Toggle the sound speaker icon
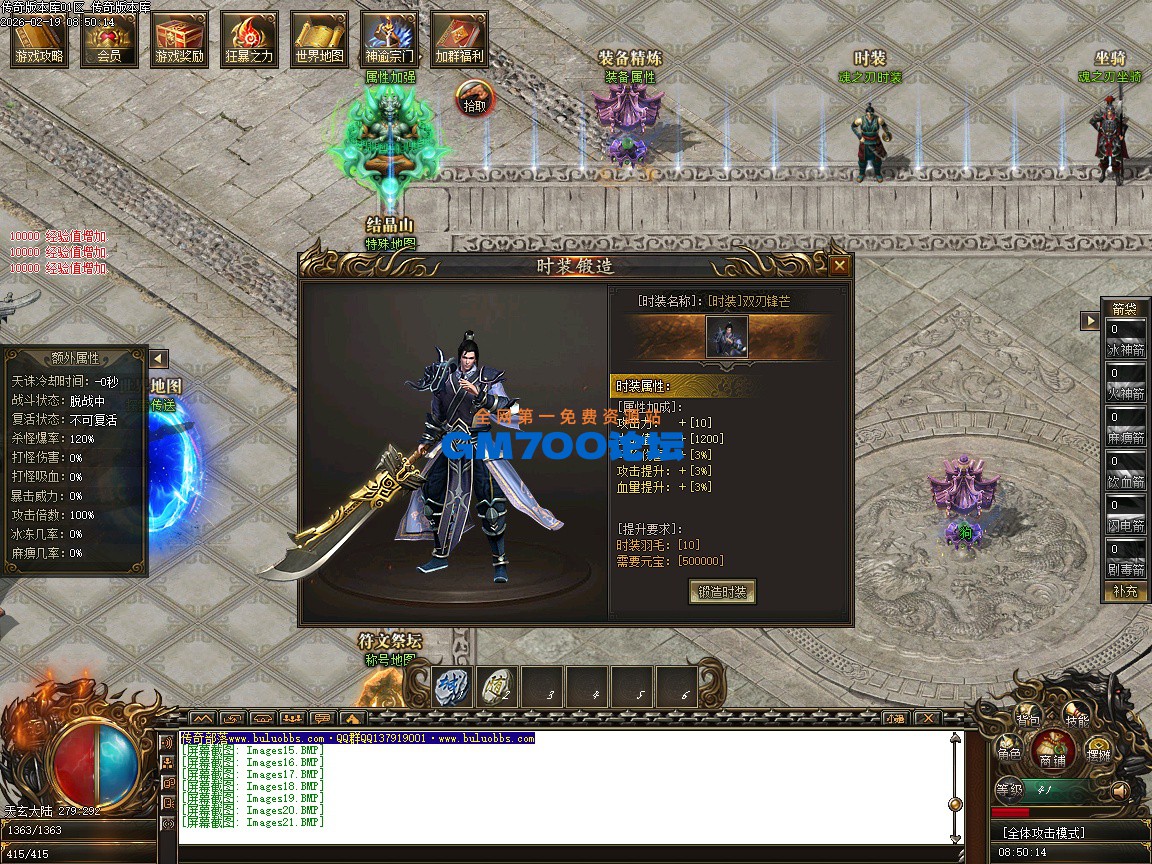1152x864 pixels. click(1121, 790)
